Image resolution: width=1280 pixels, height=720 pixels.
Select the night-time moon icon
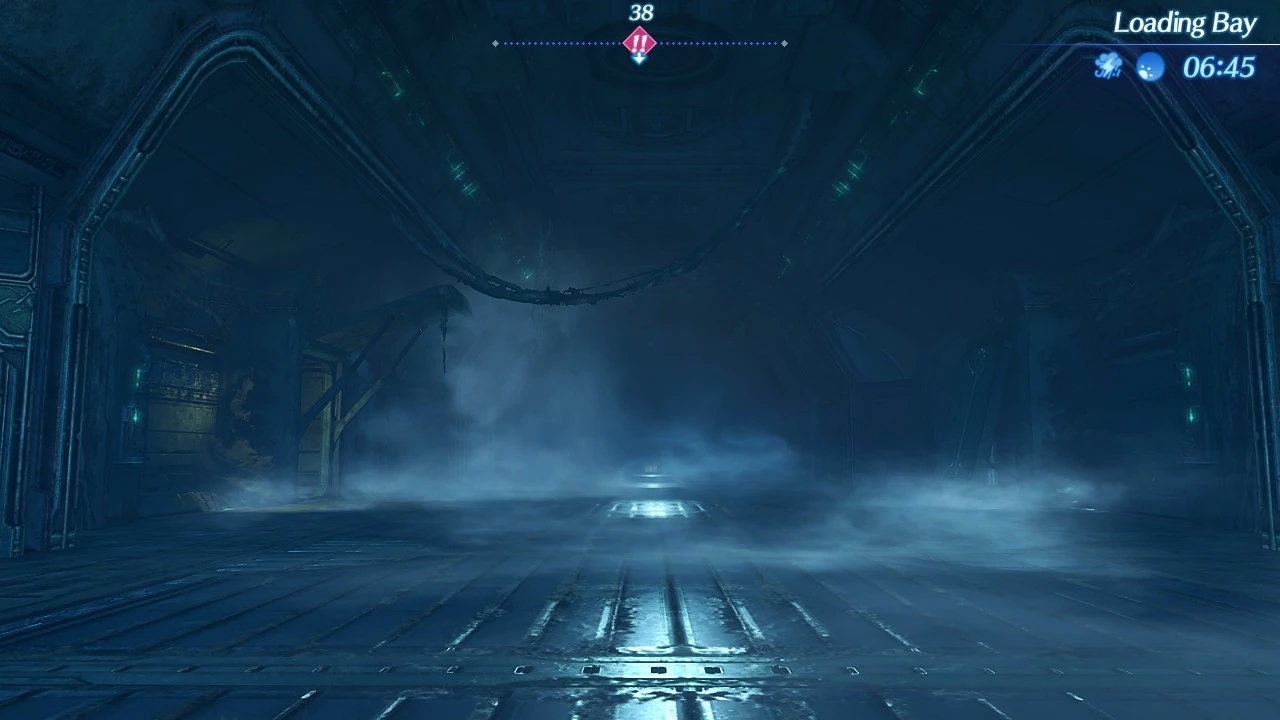[x=1148, y=66]
